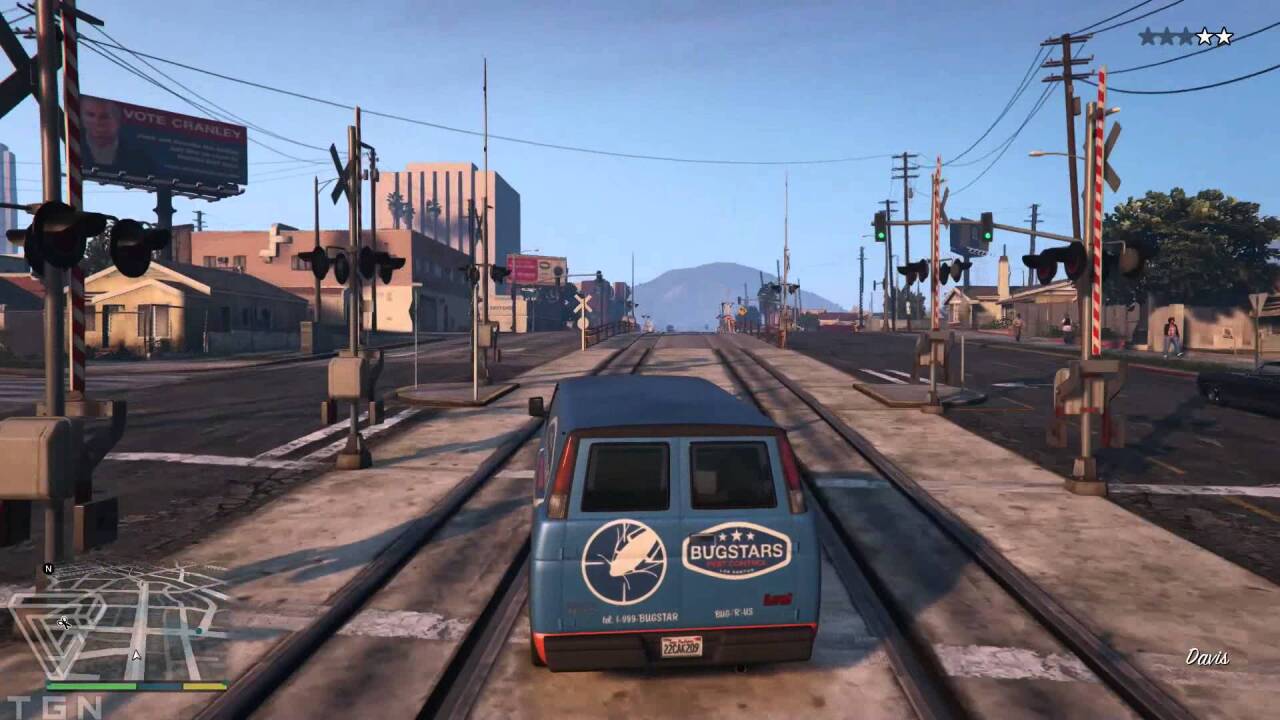1280x720 pixels.
Task: Select the north compass marker on the minimap
Action: pyautogui.click(x=48, y=569)
